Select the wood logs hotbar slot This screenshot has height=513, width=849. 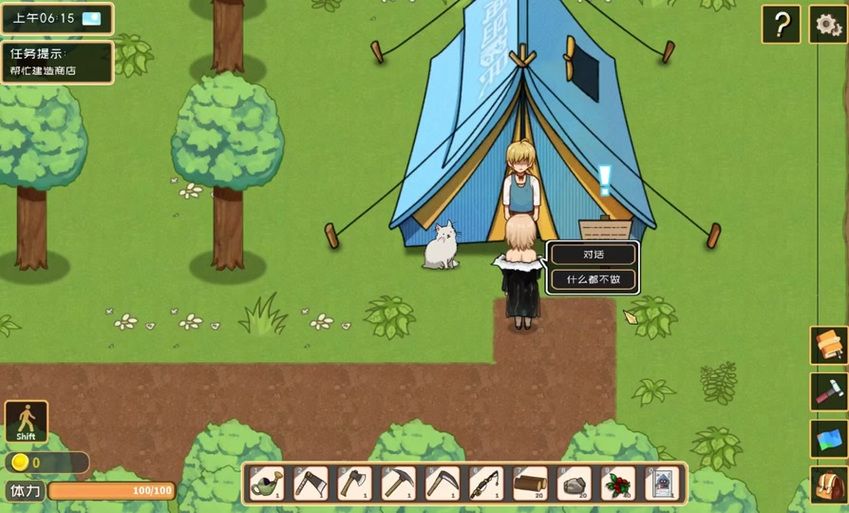coord(531,484)
